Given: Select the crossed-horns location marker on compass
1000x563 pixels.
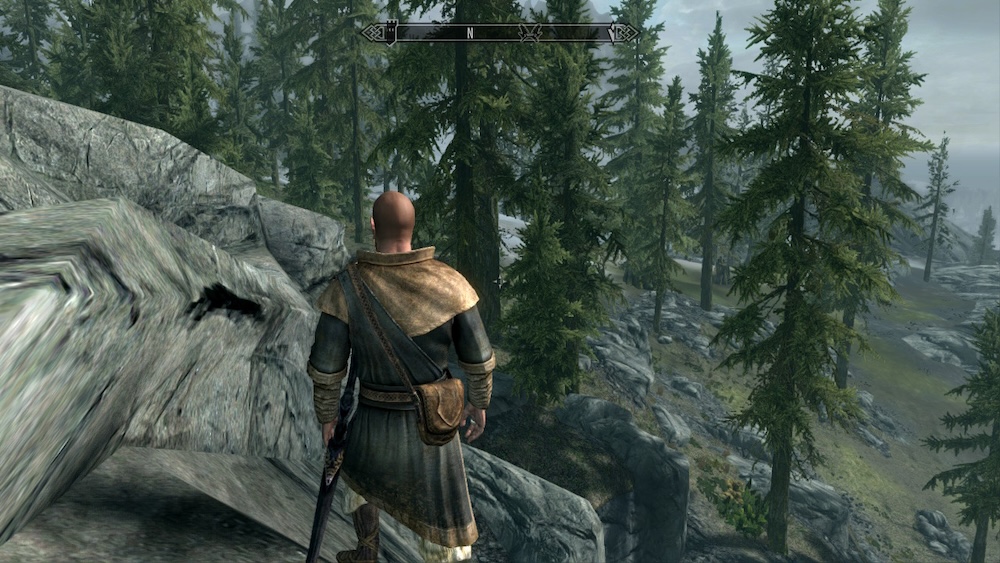Looking at the screenshot, I should tap(530, 32).
